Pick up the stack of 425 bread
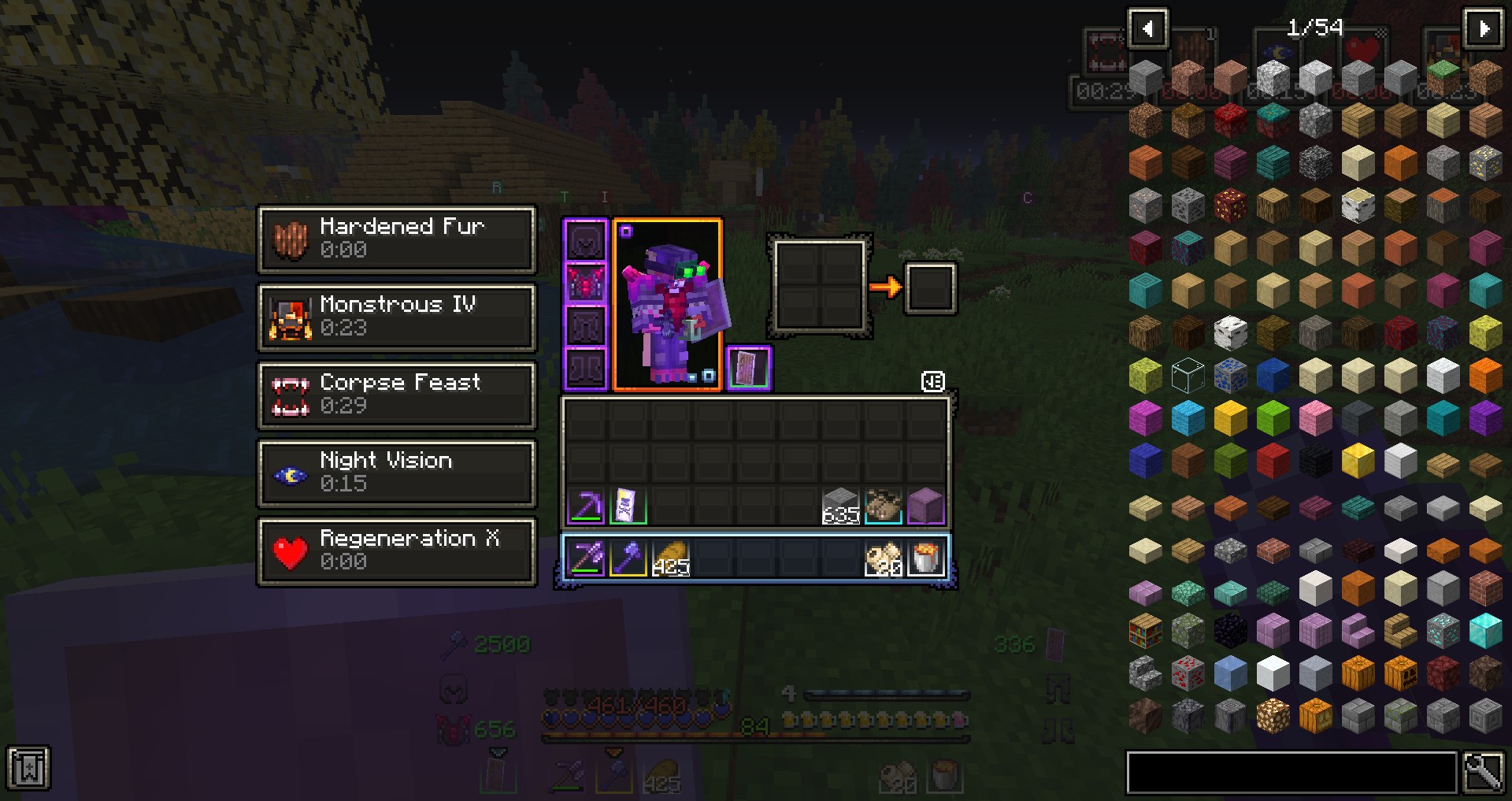This screenshot has width=1512, height=801. (x=670, y=558)
